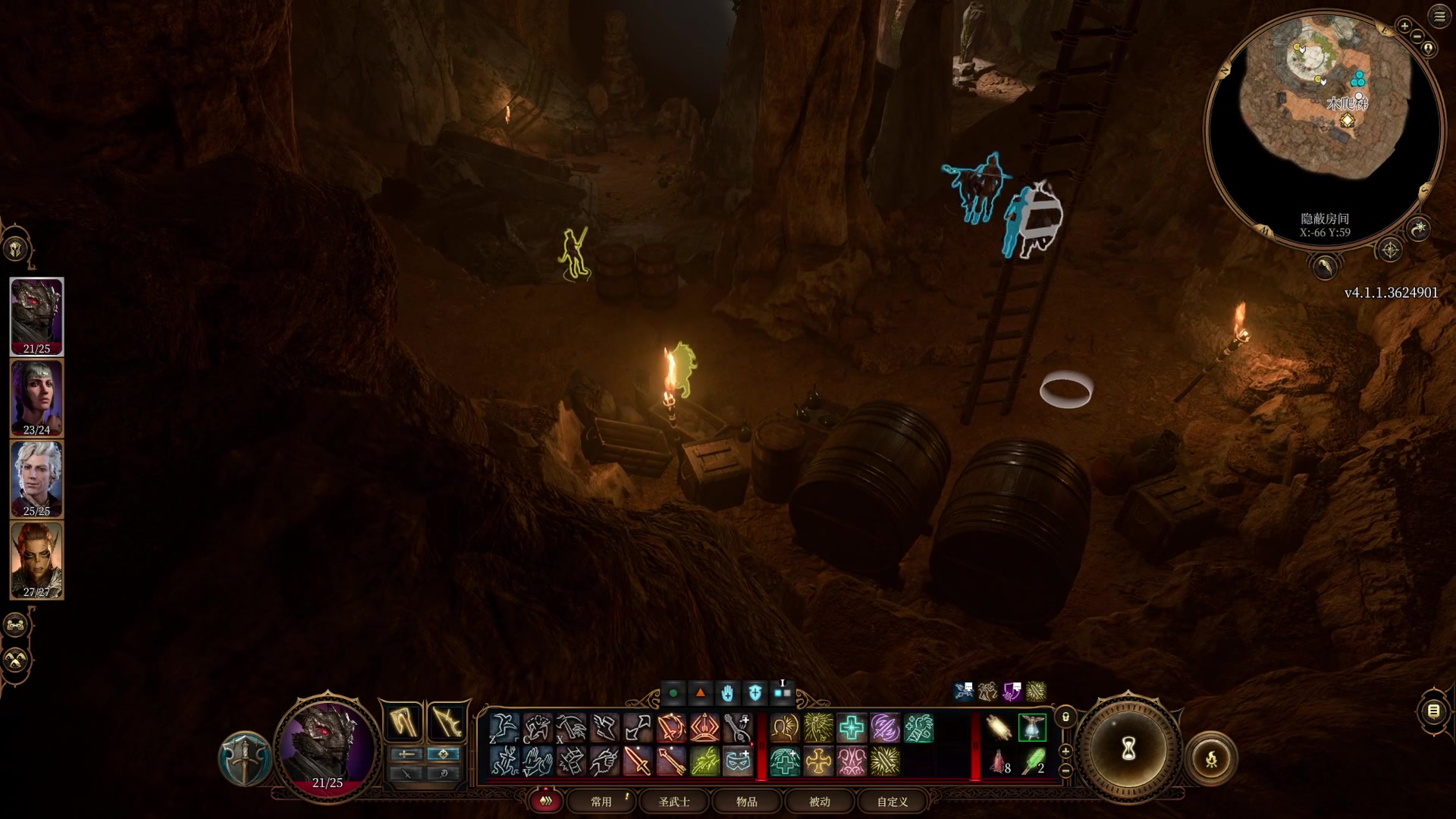This screenshot has width=1456, height=819.
Task: Open the main menu hamburger button
Action: pyautogui.click(x=1439, y=16)
